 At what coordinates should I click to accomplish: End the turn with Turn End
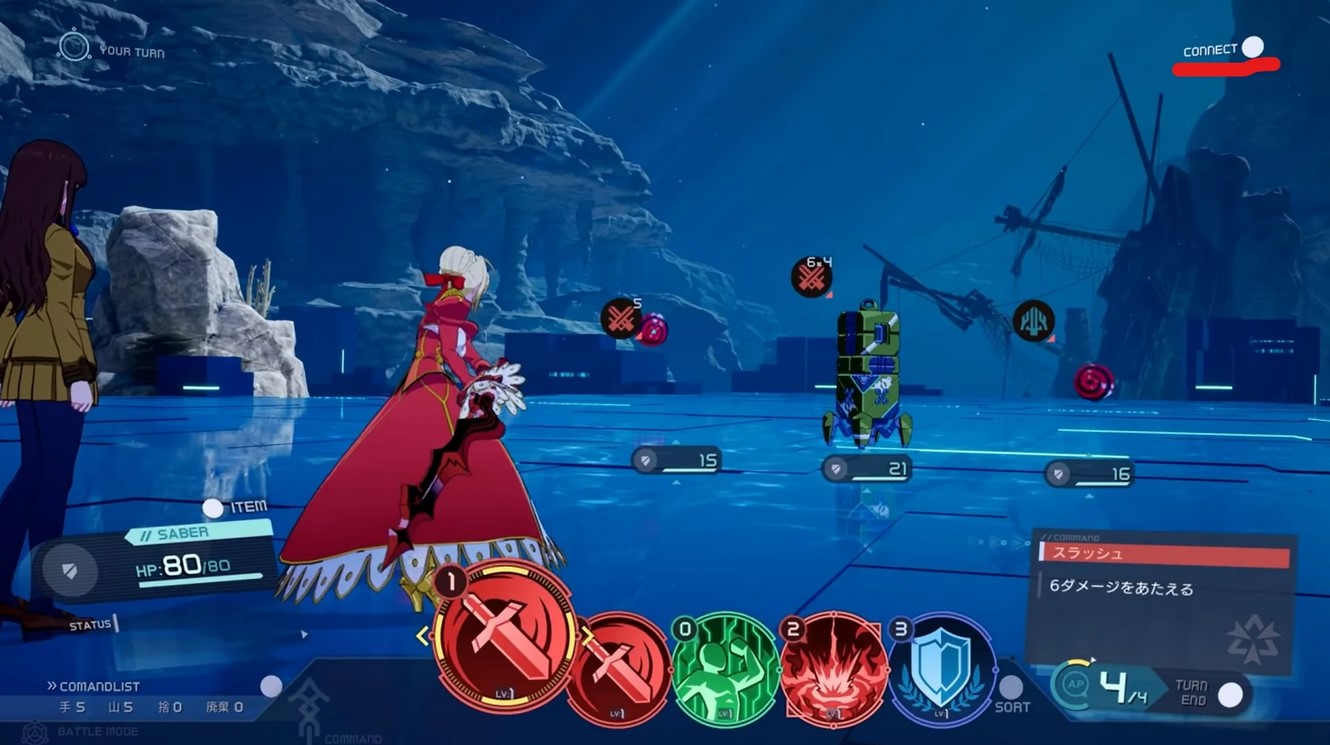coord(1231,694)
